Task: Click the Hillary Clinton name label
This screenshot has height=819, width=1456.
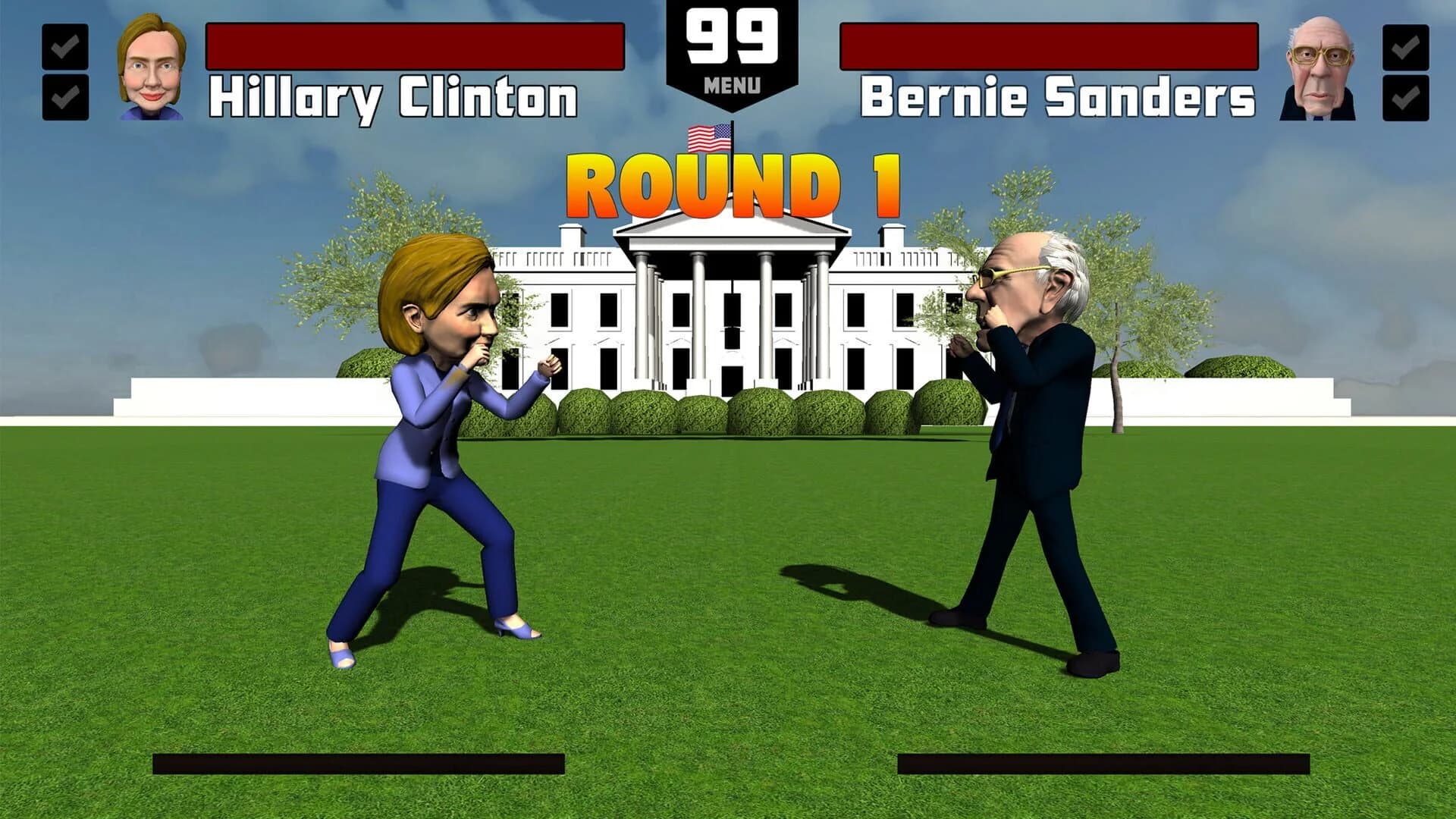Action: [x=397, y=93]
